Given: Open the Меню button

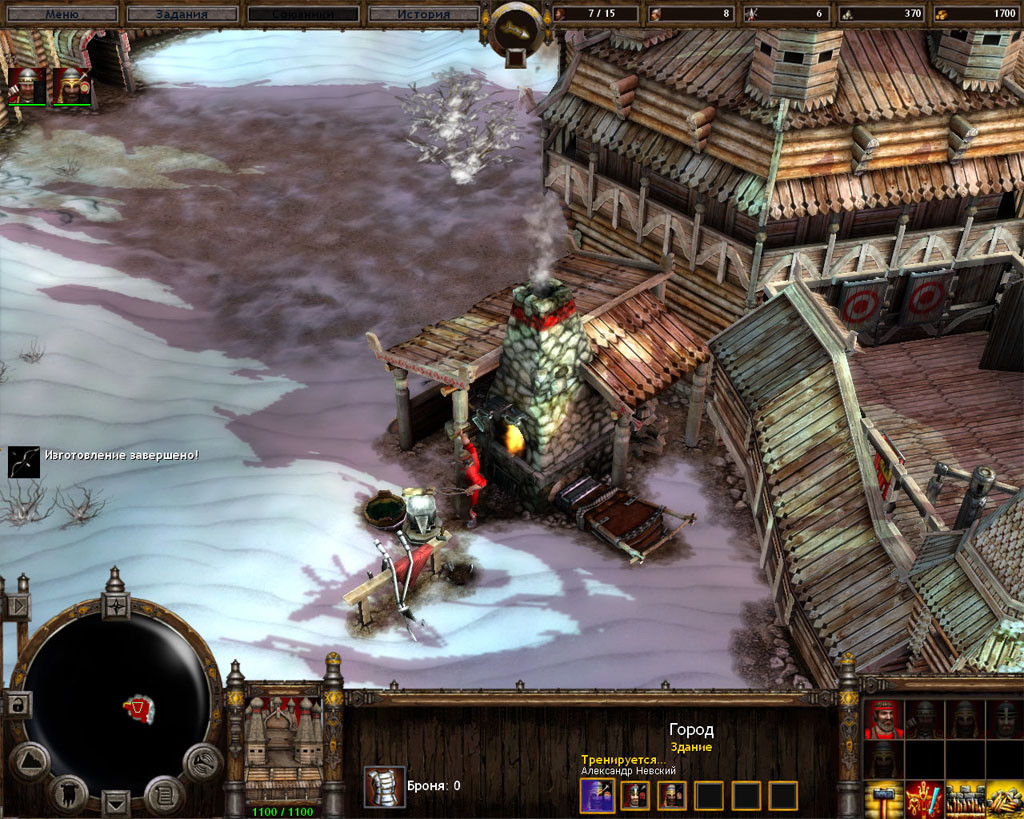Looking at the screenshot, I should point(62,14).
